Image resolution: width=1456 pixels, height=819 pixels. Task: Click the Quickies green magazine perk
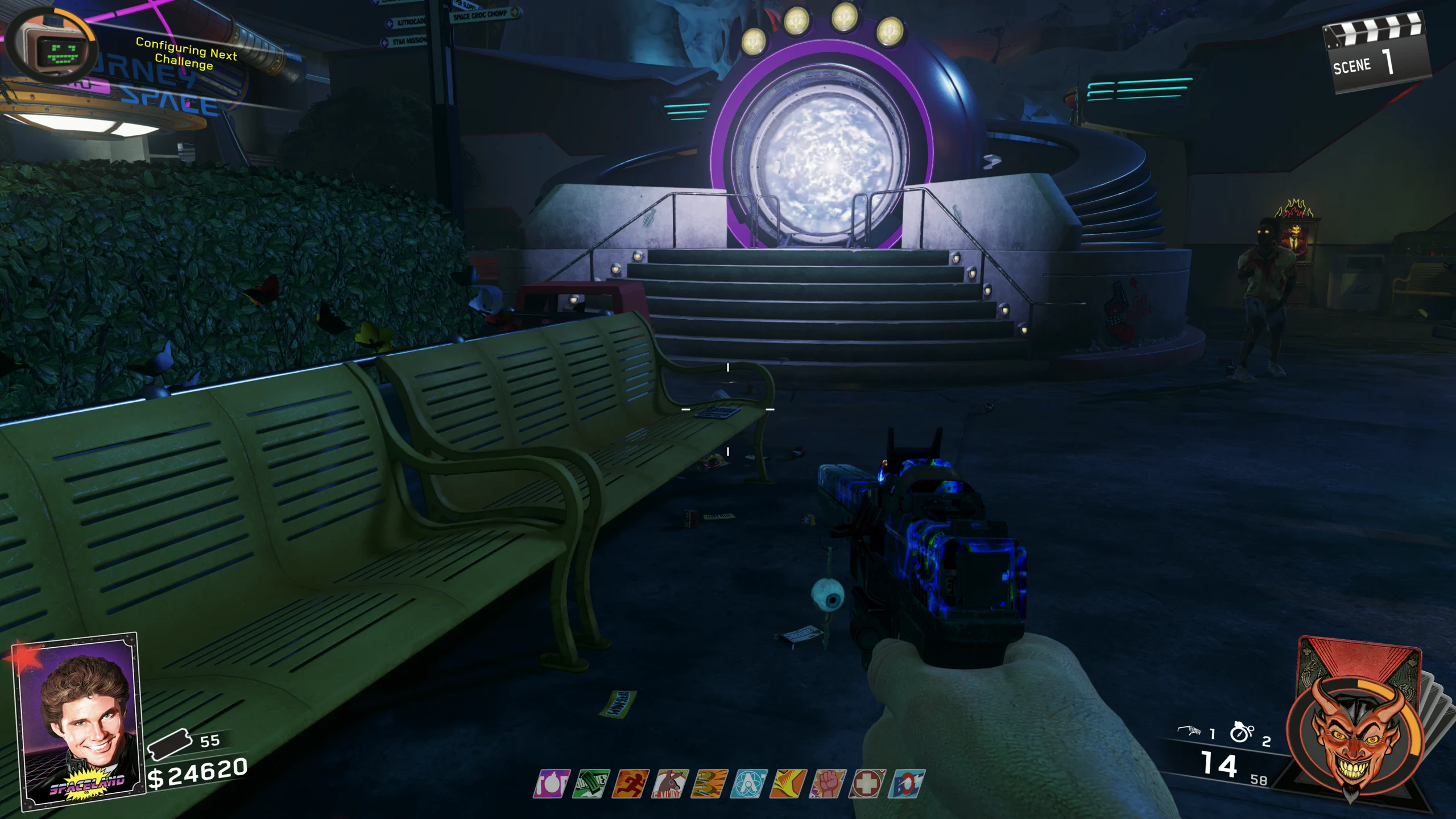pos(591,784)
